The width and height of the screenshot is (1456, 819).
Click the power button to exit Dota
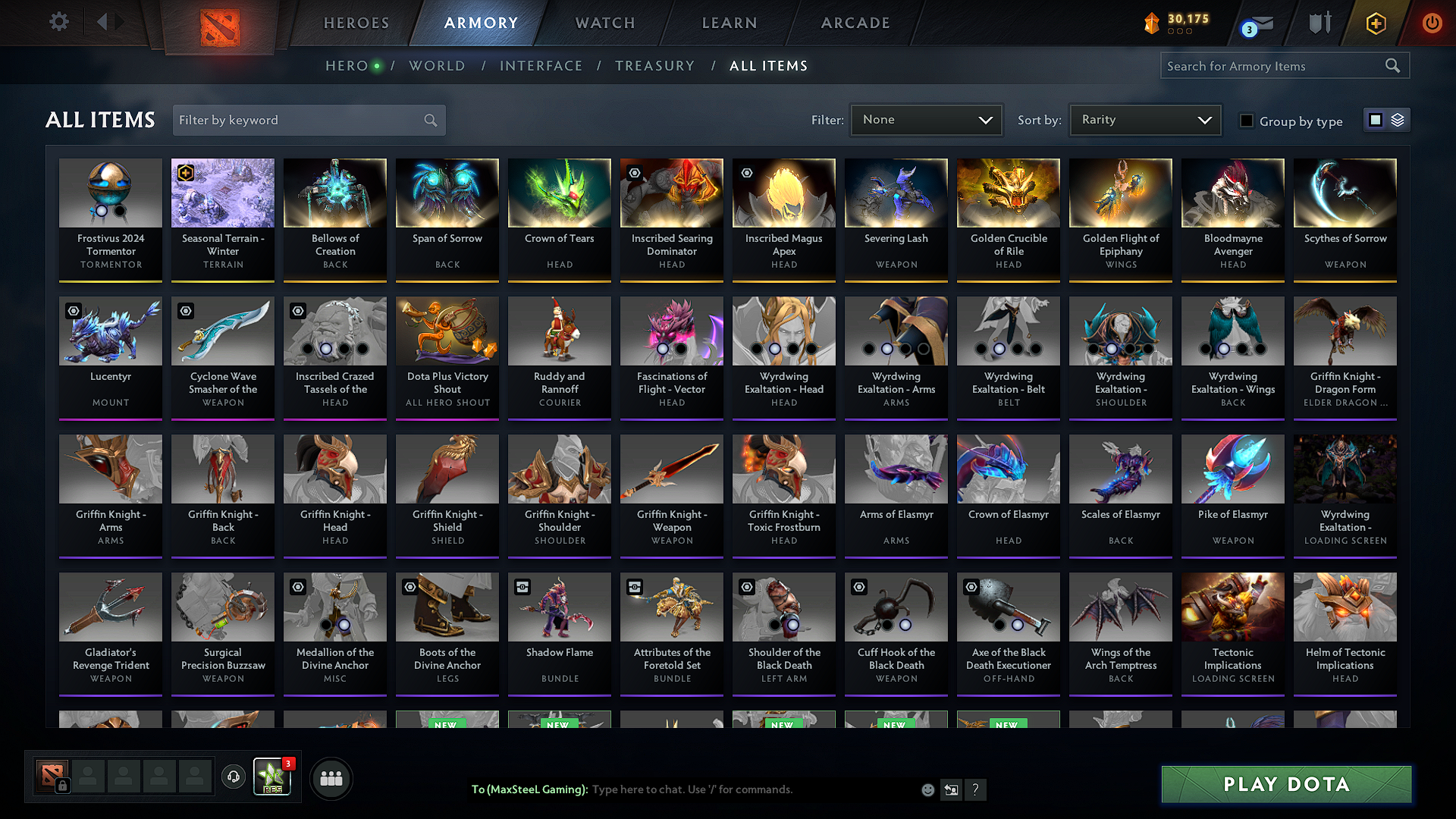1432,24
